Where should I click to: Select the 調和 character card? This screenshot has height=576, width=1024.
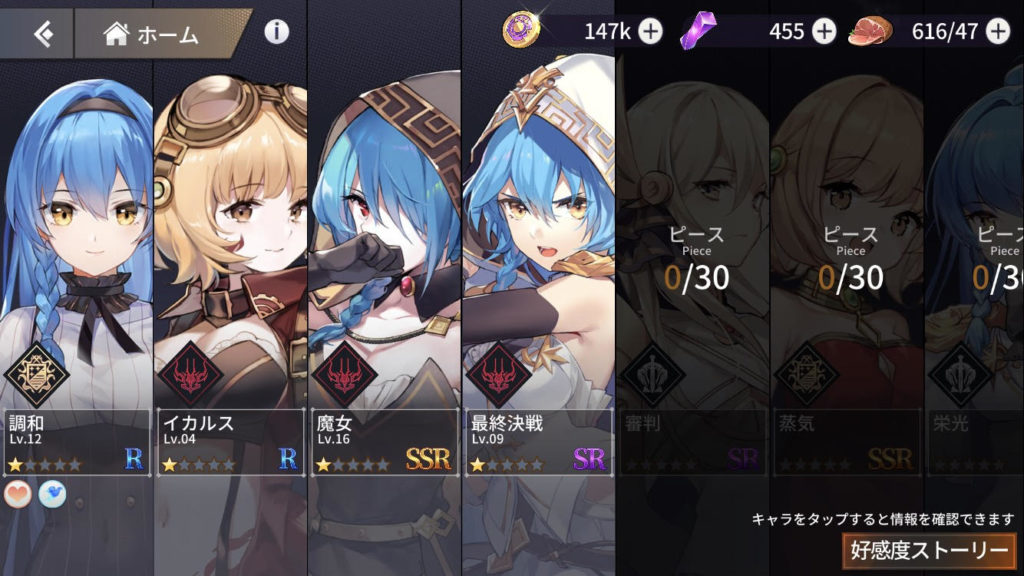[76, 280]
